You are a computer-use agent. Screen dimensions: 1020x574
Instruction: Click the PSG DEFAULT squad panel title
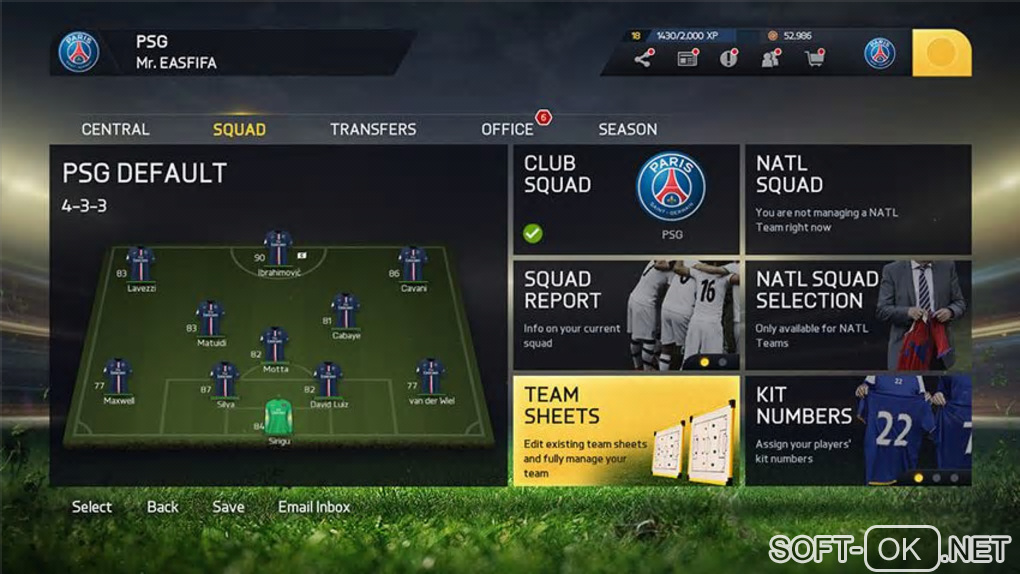145,173
